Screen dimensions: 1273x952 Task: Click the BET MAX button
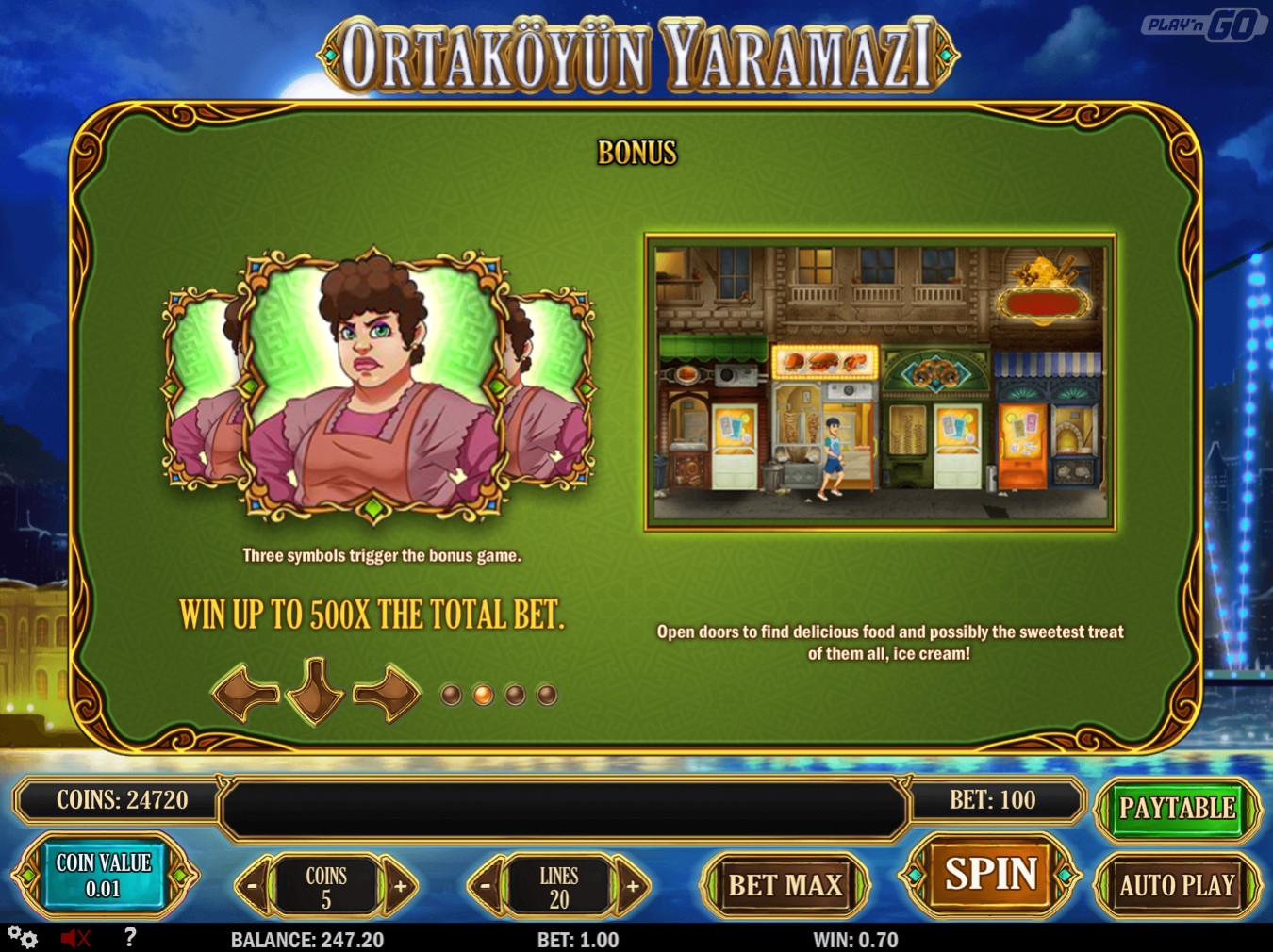pos(785,886)
